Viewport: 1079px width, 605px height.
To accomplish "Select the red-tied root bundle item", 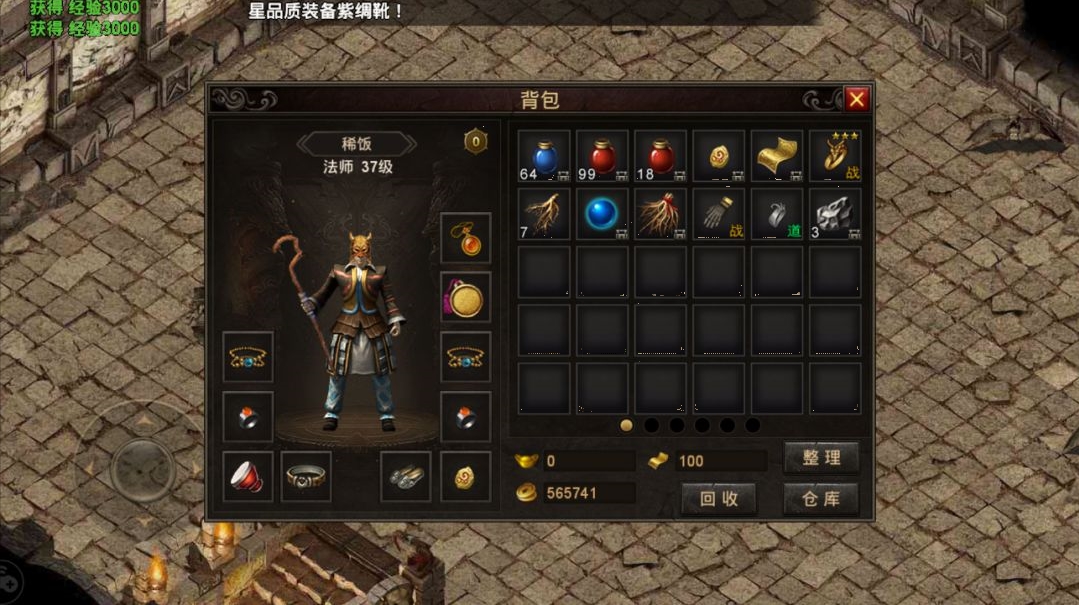I will [661, 215].
